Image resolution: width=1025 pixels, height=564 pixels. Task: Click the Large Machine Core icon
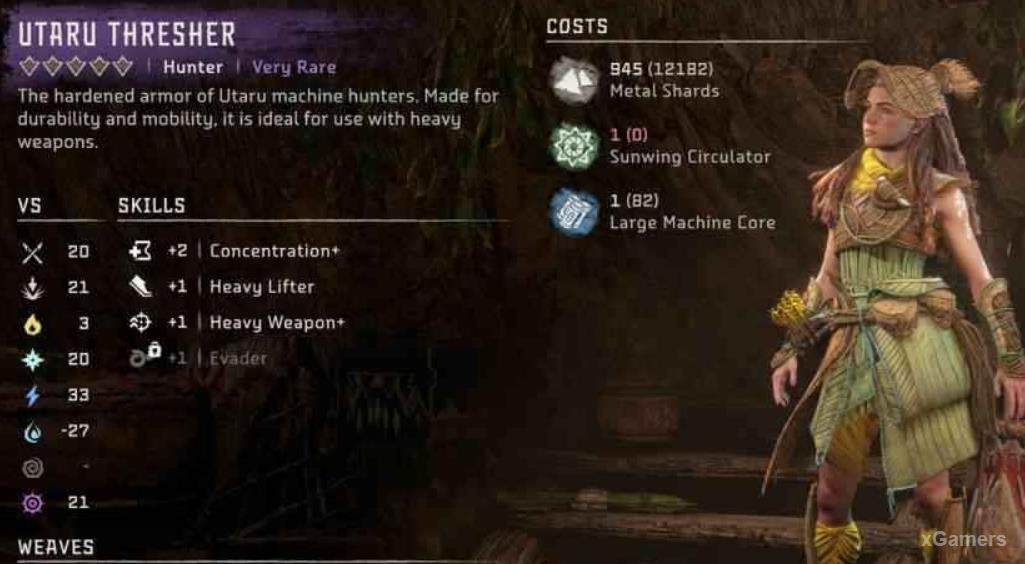coord(574,212)
